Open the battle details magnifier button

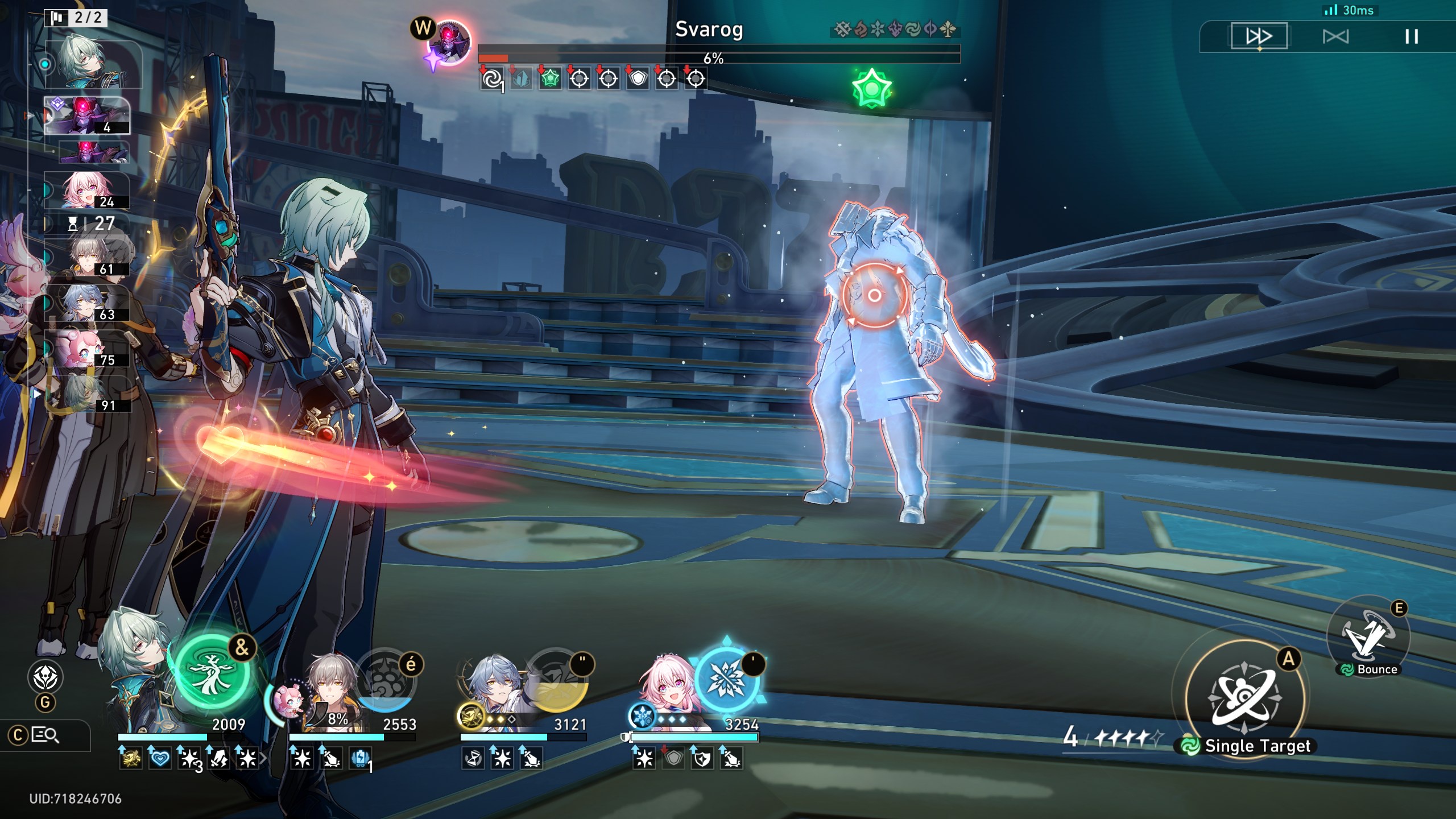point(45,735)
